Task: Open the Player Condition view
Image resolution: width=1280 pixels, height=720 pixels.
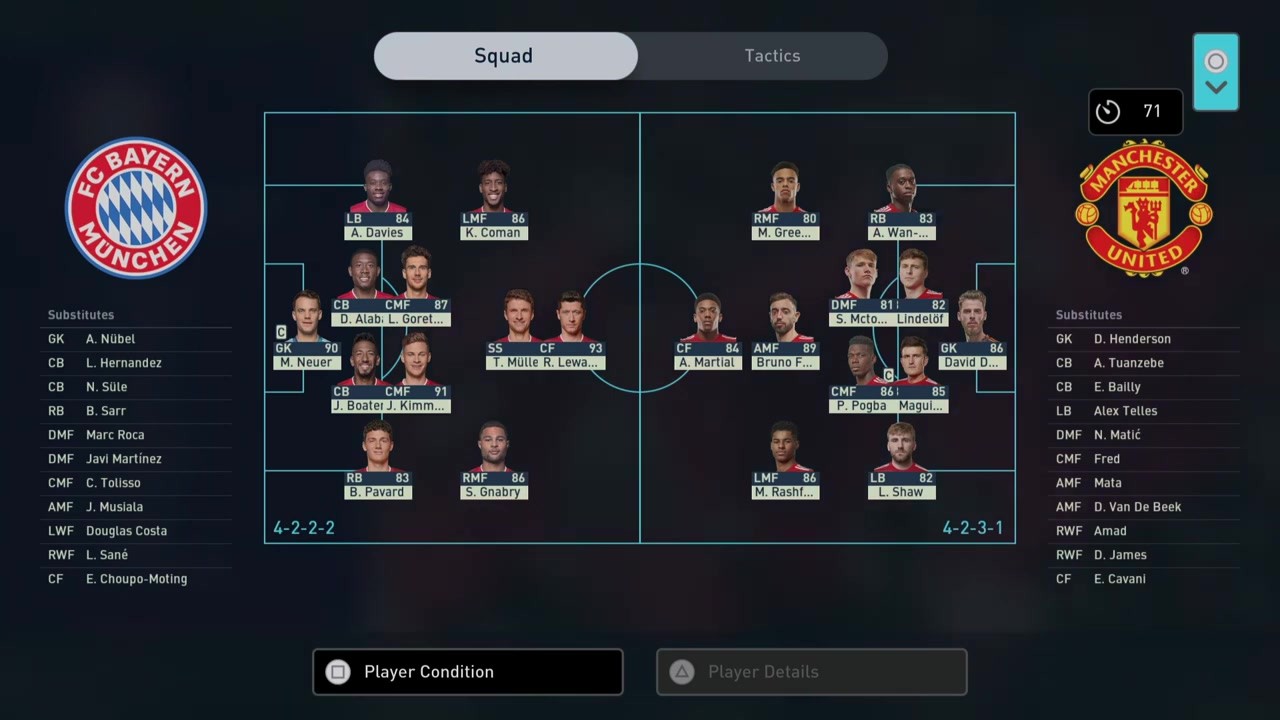Action: [467, 672]
